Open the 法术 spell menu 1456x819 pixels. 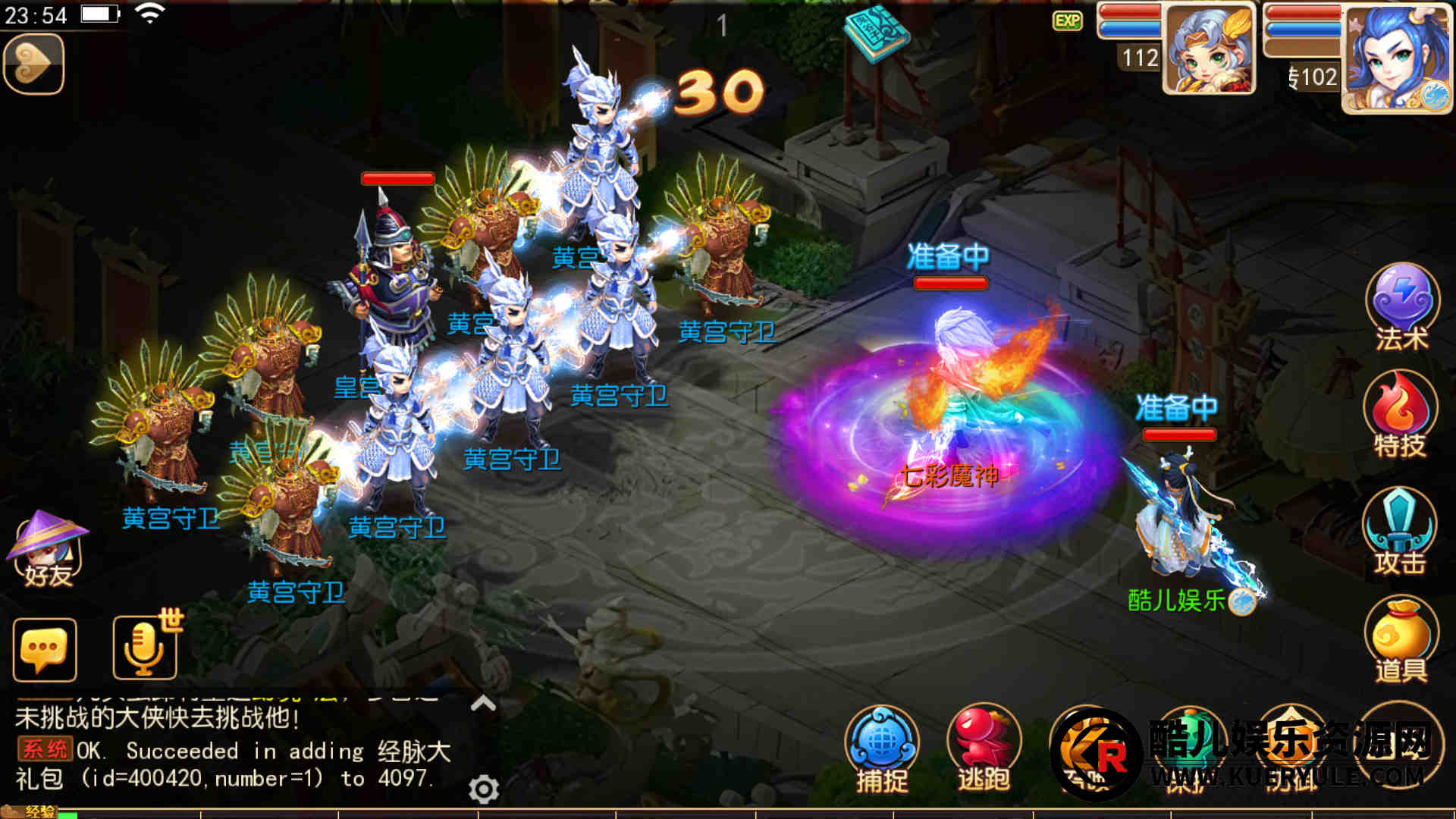pyautogui.click(x=1401, y=305)
